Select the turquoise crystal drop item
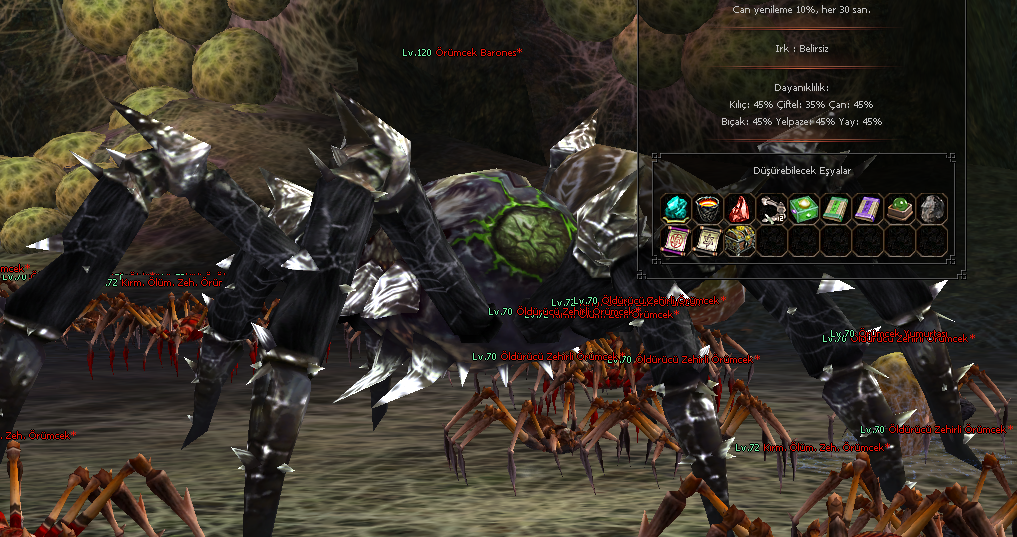The image size is (1017, 537). point(676,208)
